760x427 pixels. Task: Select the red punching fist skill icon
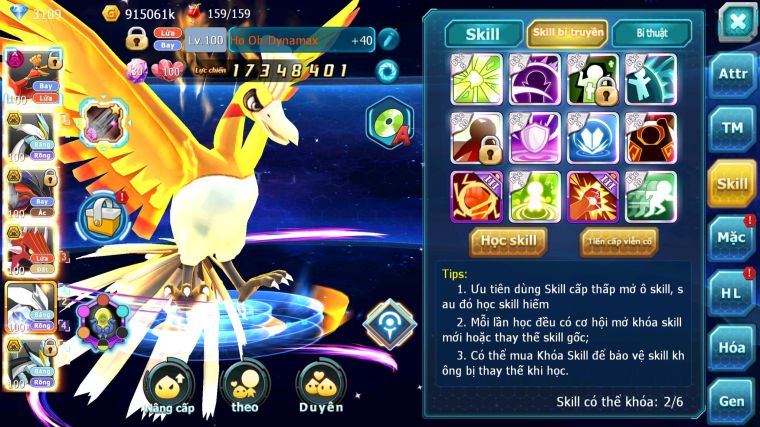tap(592, 195)
